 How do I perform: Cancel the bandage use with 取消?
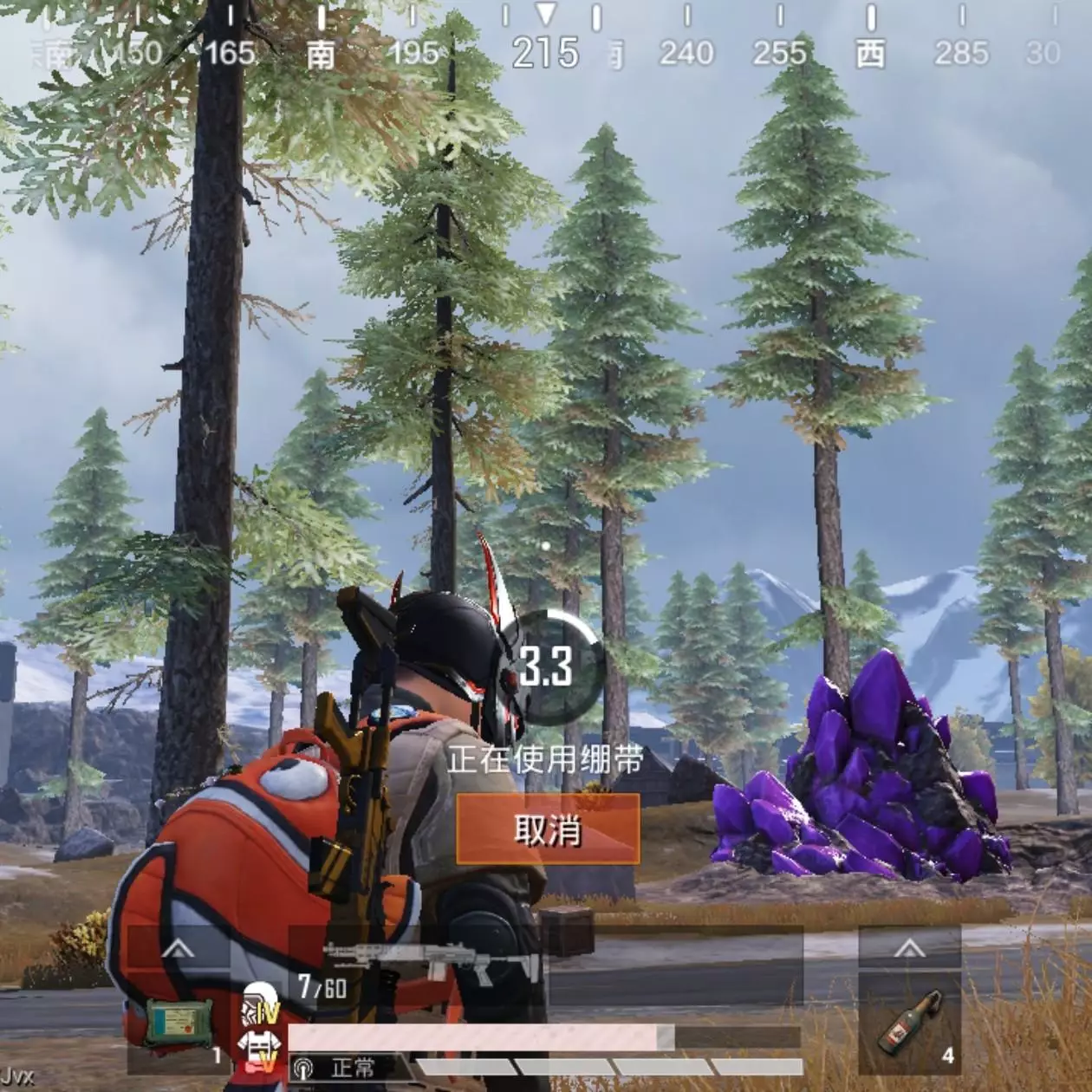pyautogui.click(x=548, y=830)
